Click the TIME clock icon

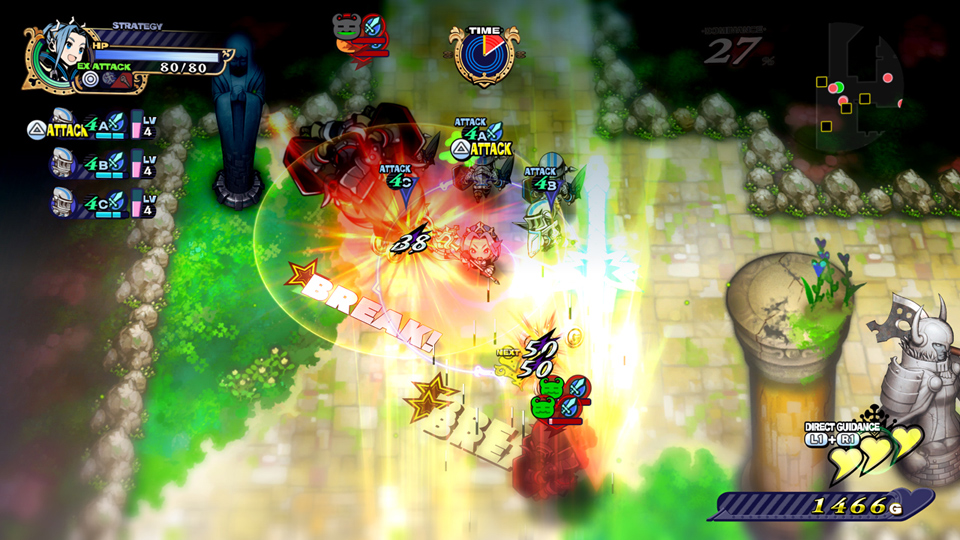coord(485,55)
